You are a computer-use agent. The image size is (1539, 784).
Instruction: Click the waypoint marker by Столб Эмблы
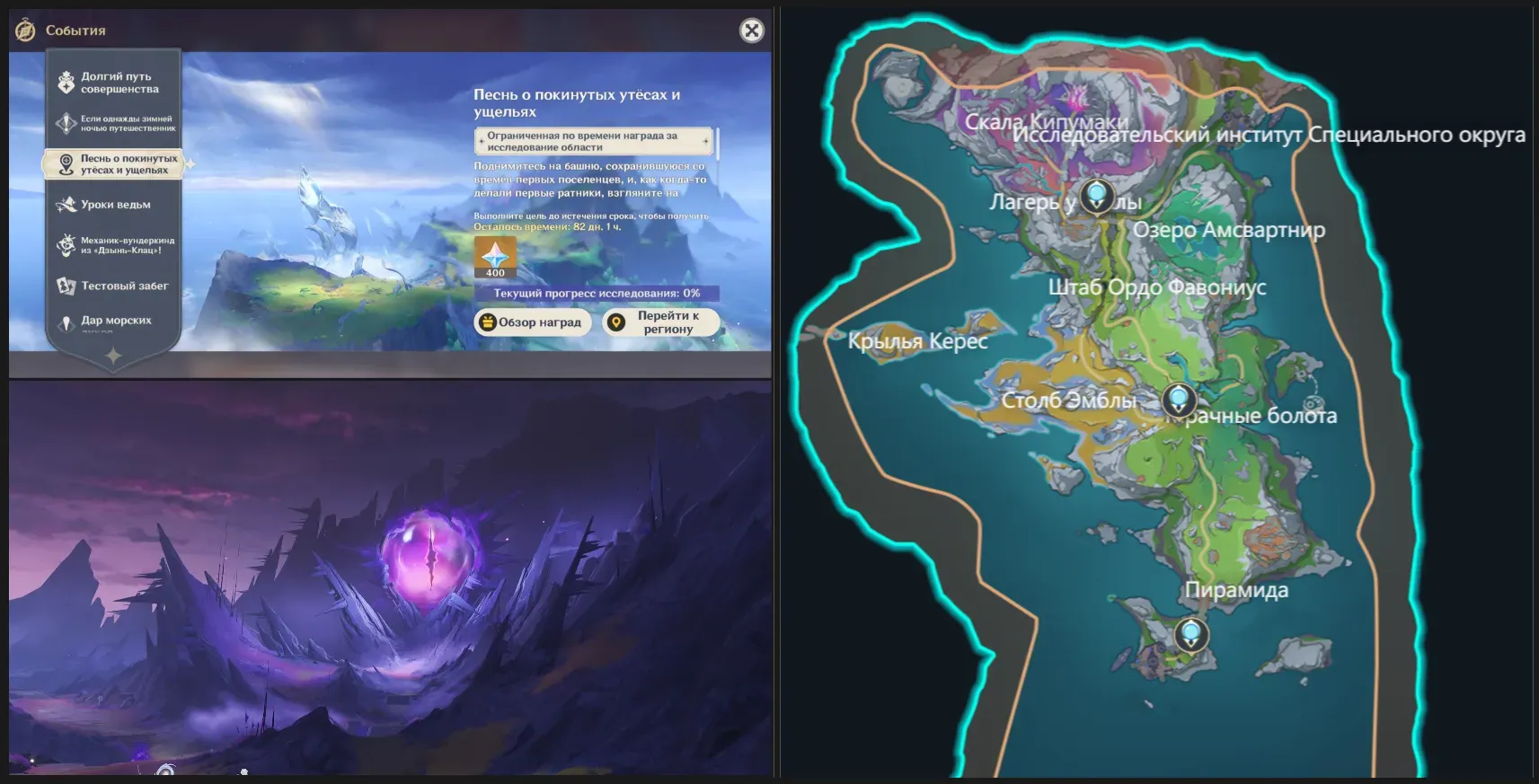click(x=1178, y=399)
